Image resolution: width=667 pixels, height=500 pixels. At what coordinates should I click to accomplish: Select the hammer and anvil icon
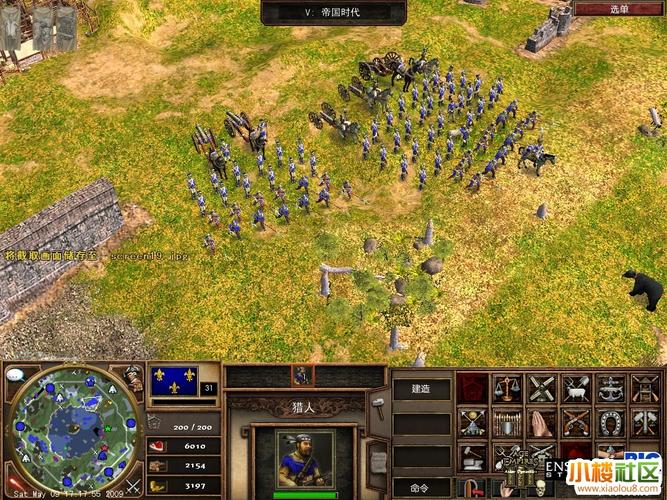click(473, 456)
